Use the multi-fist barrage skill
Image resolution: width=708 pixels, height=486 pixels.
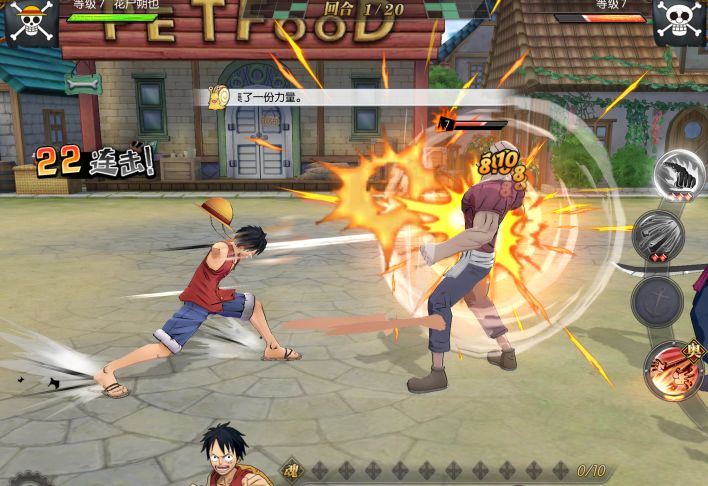[x=658, y=237]
